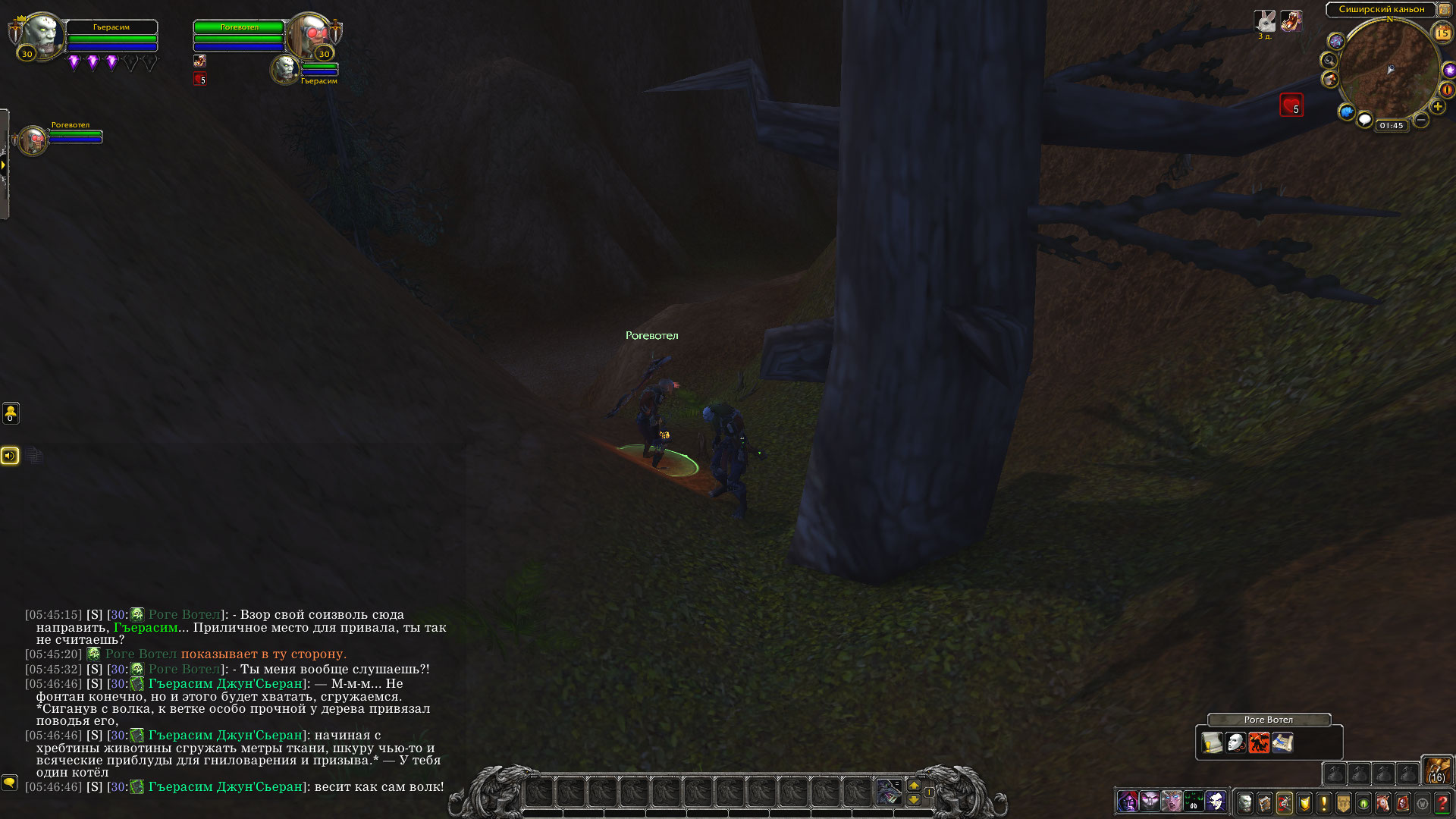Click the red heart debuff with 5 stacks

1291,105
